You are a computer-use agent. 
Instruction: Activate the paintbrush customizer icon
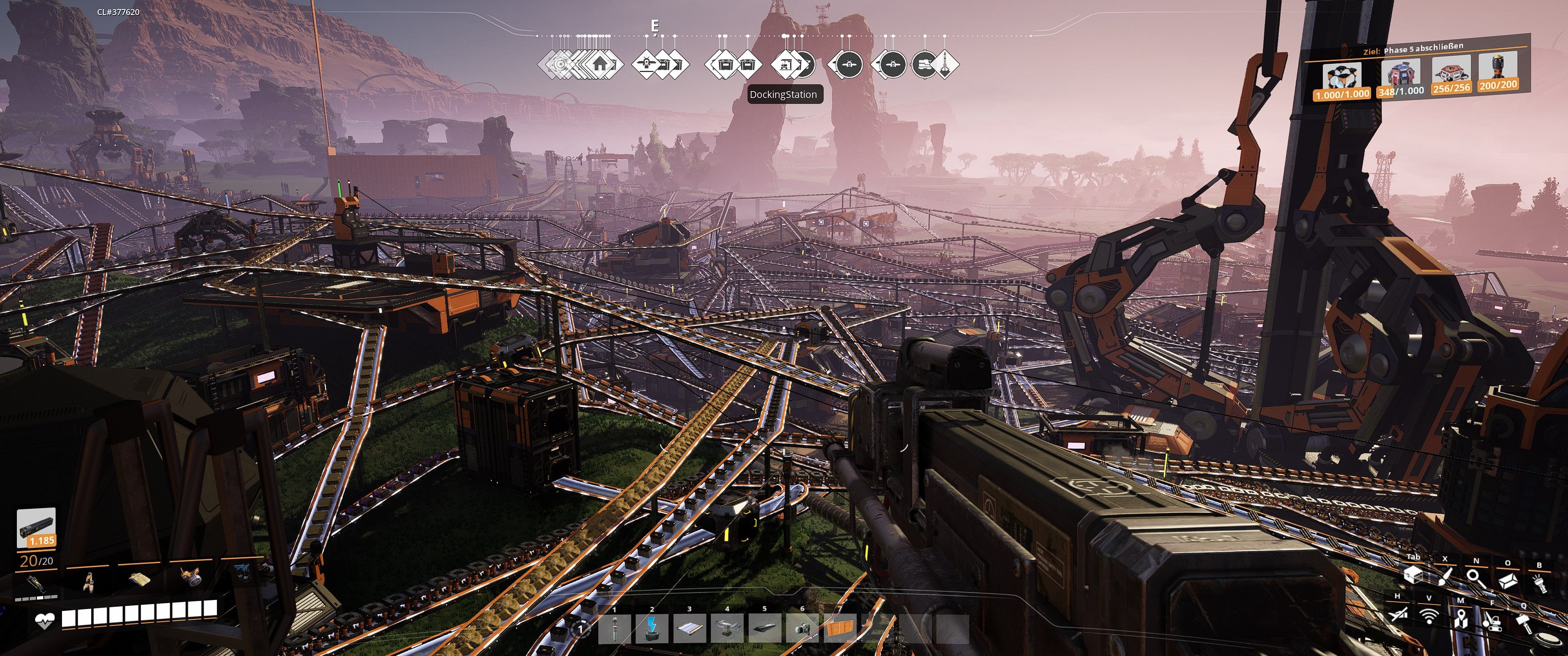(1444, 576)
